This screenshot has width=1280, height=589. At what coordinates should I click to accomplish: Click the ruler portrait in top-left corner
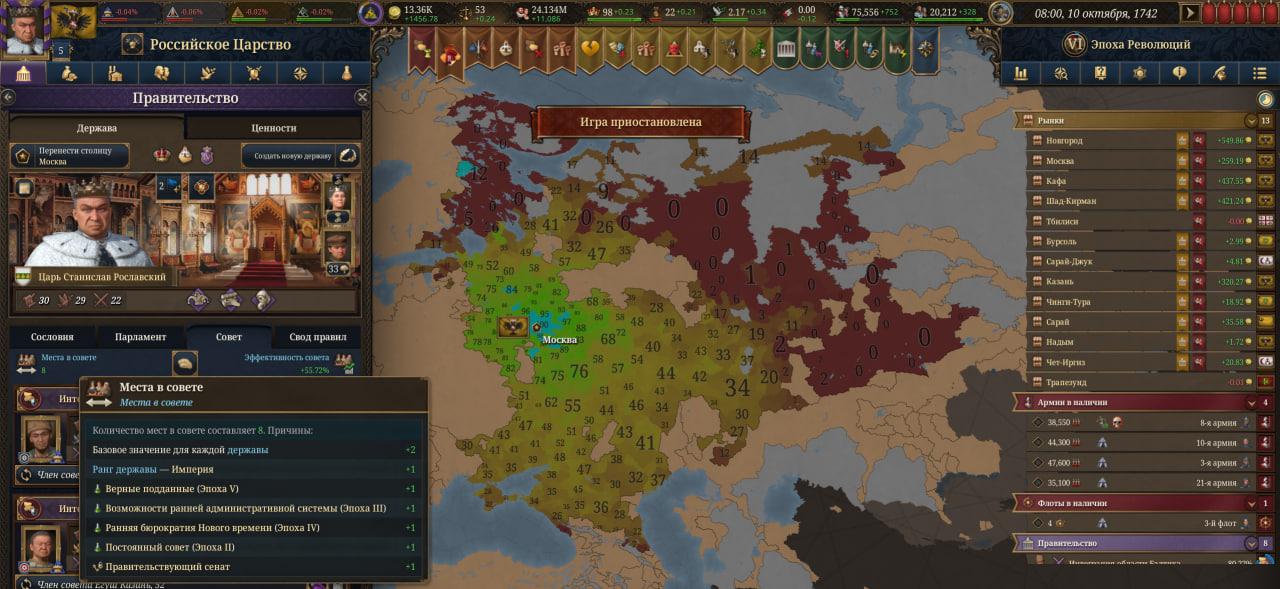(x=25, y=28)
